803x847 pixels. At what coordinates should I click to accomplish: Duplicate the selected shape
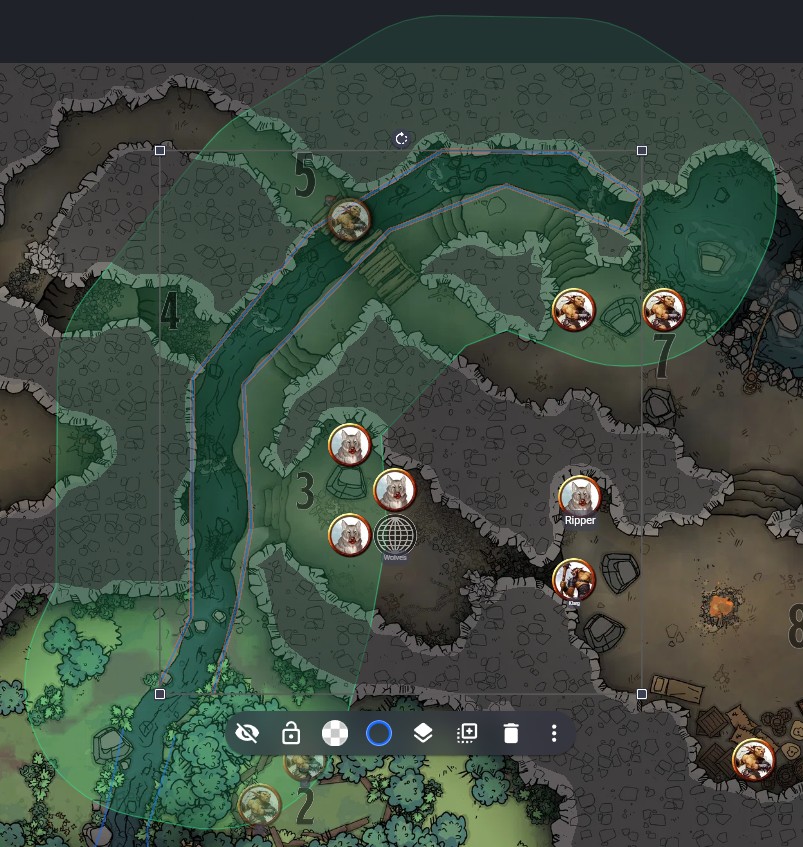(467, 733)
